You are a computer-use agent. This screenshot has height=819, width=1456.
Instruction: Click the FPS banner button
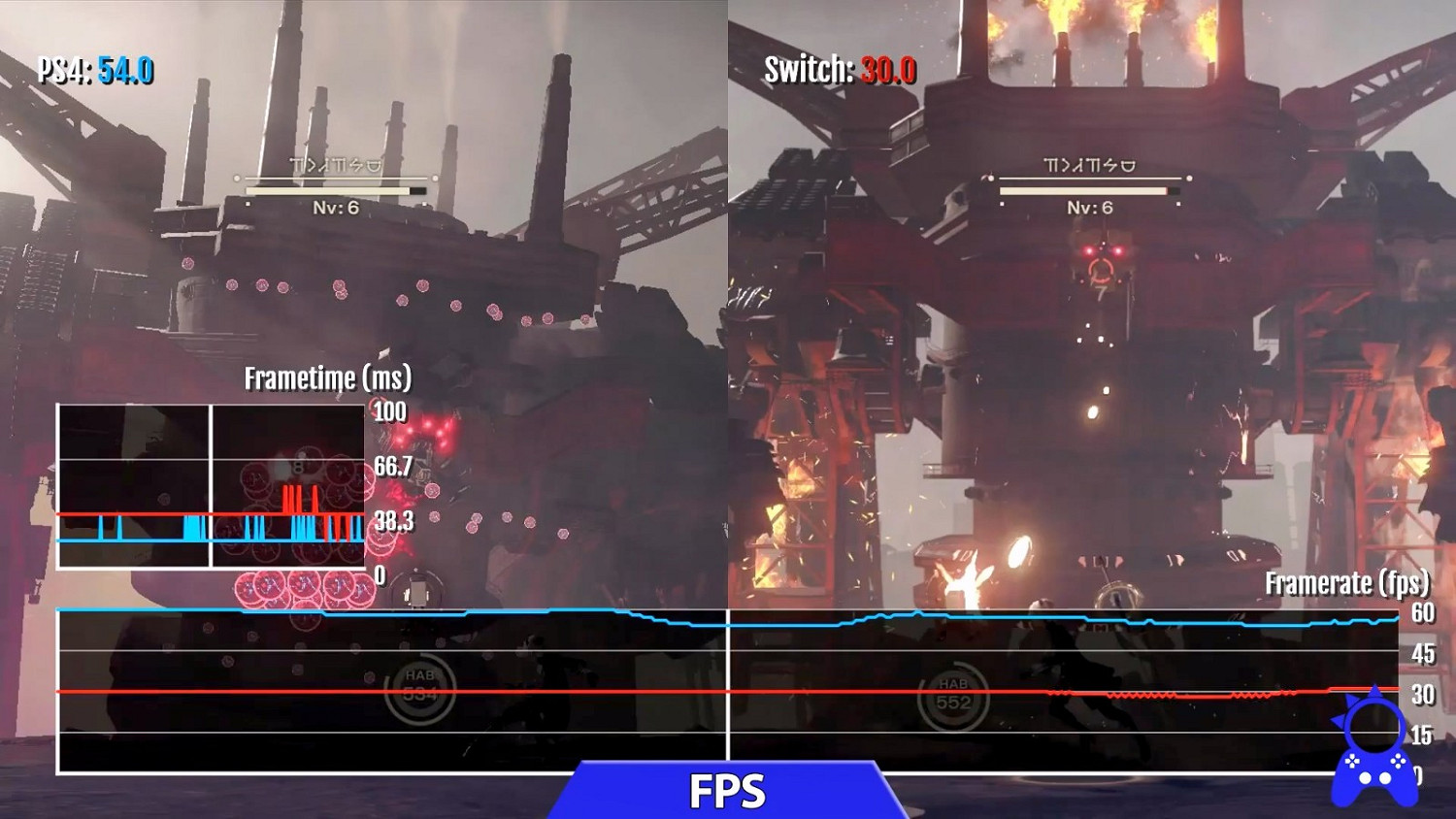pos(728,791)
